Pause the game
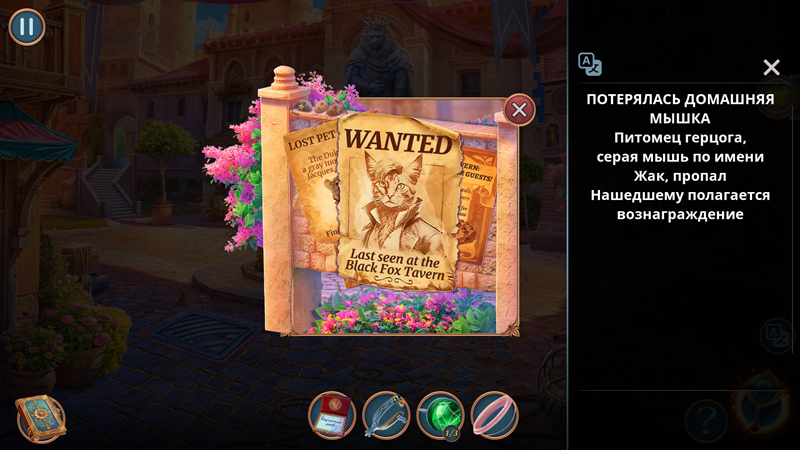This screenshot has width=800, height=450. pyautogui.click(x=27, y=26)
